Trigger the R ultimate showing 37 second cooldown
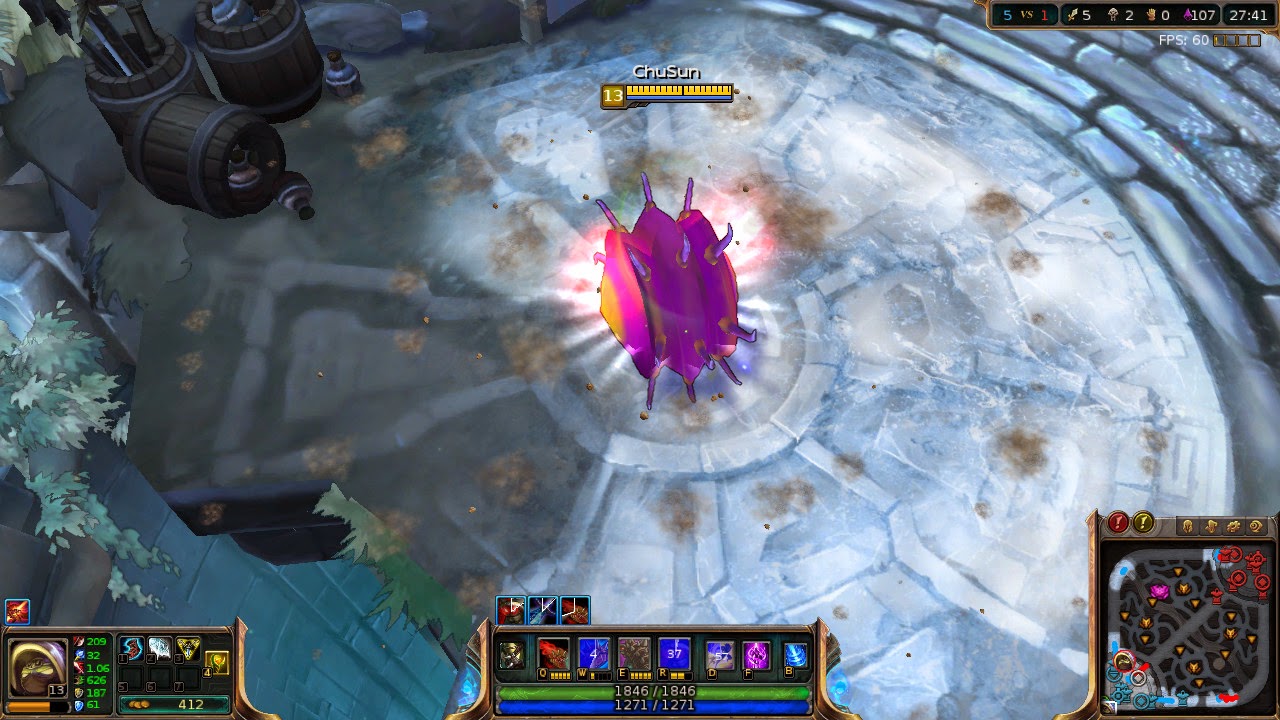This screenshot has width=1280, height=720. click(x=676, y=653)
